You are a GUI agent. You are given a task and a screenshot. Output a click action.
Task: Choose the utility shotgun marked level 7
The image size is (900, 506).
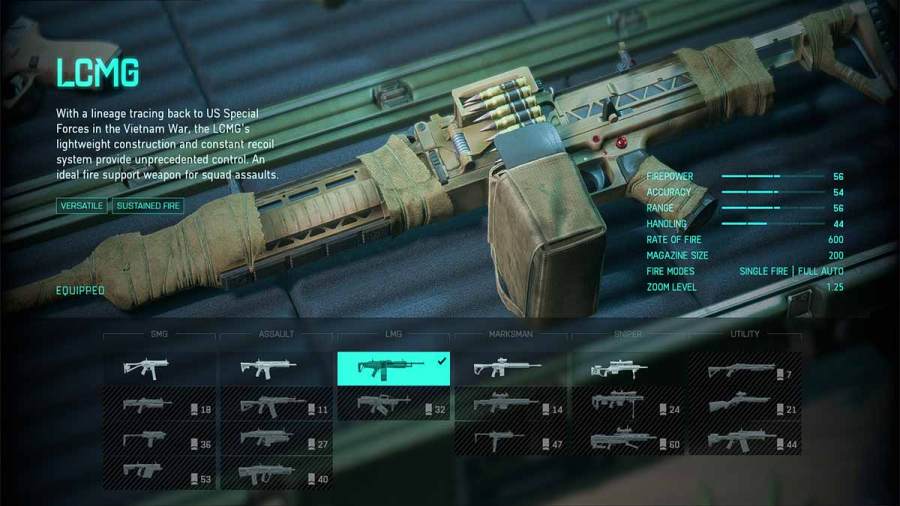(x=745, y=371)
